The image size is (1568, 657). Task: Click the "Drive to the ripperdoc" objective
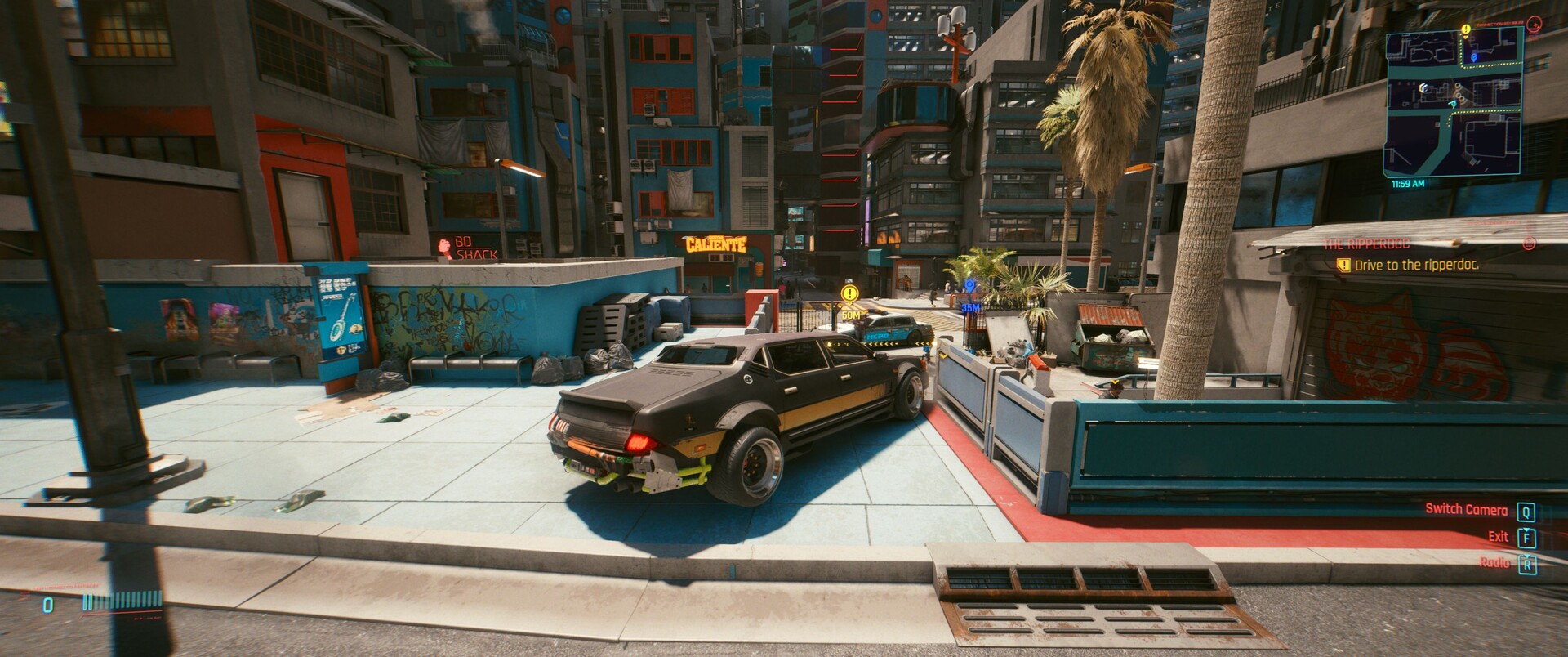point(1416,266)
